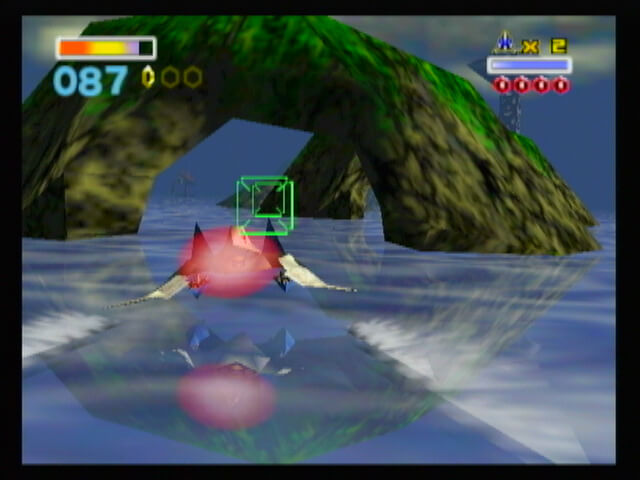Click the Arwing lives icon
The width and height of the screenshot is (640, 480).
pos(504,43)
